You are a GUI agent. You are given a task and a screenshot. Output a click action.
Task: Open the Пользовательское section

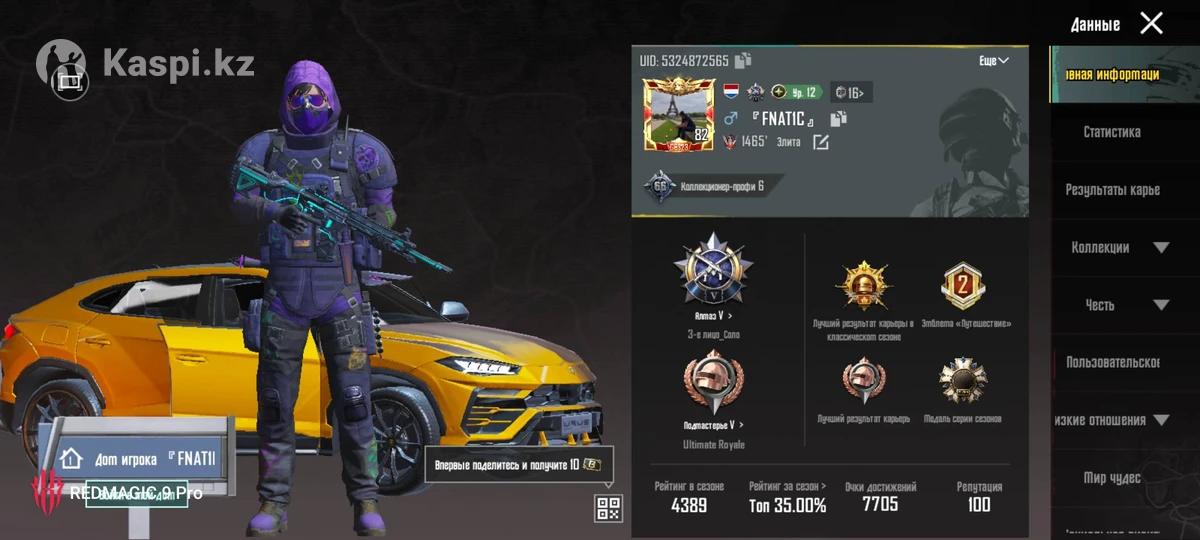tap(1112, 362)
